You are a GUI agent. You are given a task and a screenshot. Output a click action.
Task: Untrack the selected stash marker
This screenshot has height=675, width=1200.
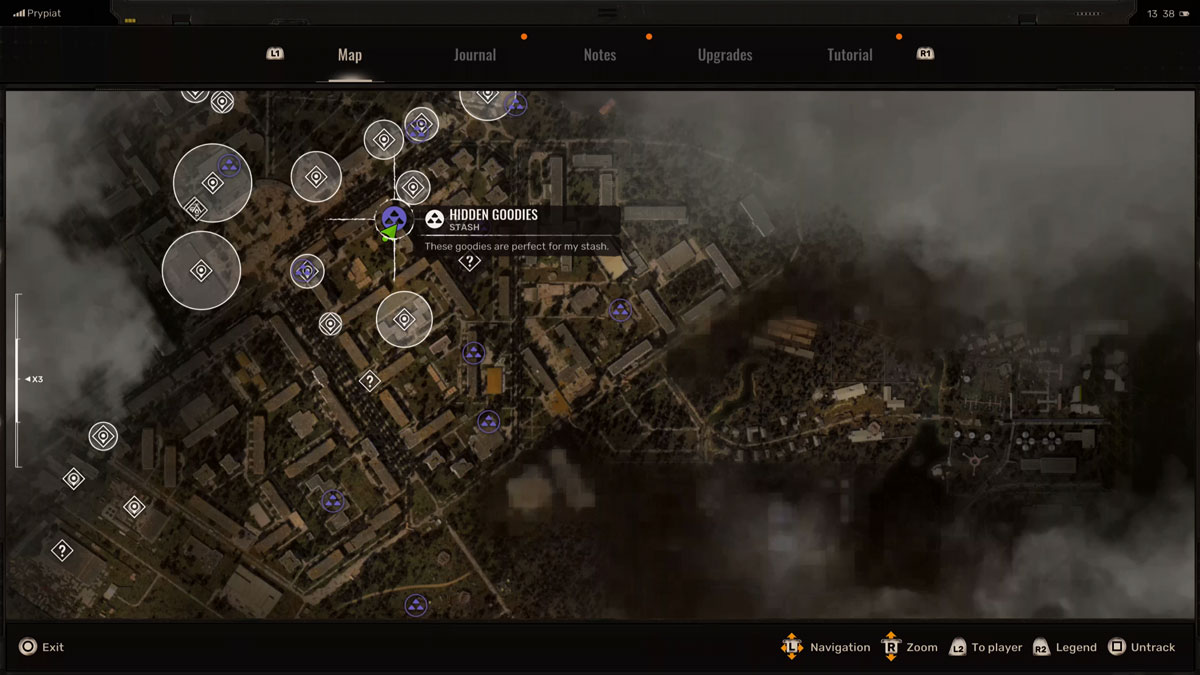pos(1142,647)
